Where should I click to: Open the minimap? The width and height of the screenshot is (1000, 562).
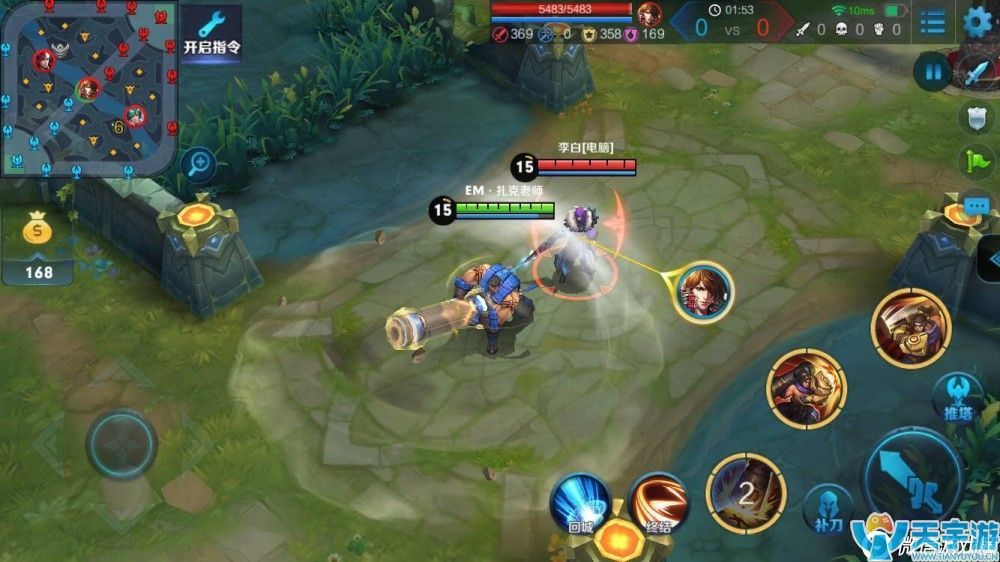coord(88,88)
